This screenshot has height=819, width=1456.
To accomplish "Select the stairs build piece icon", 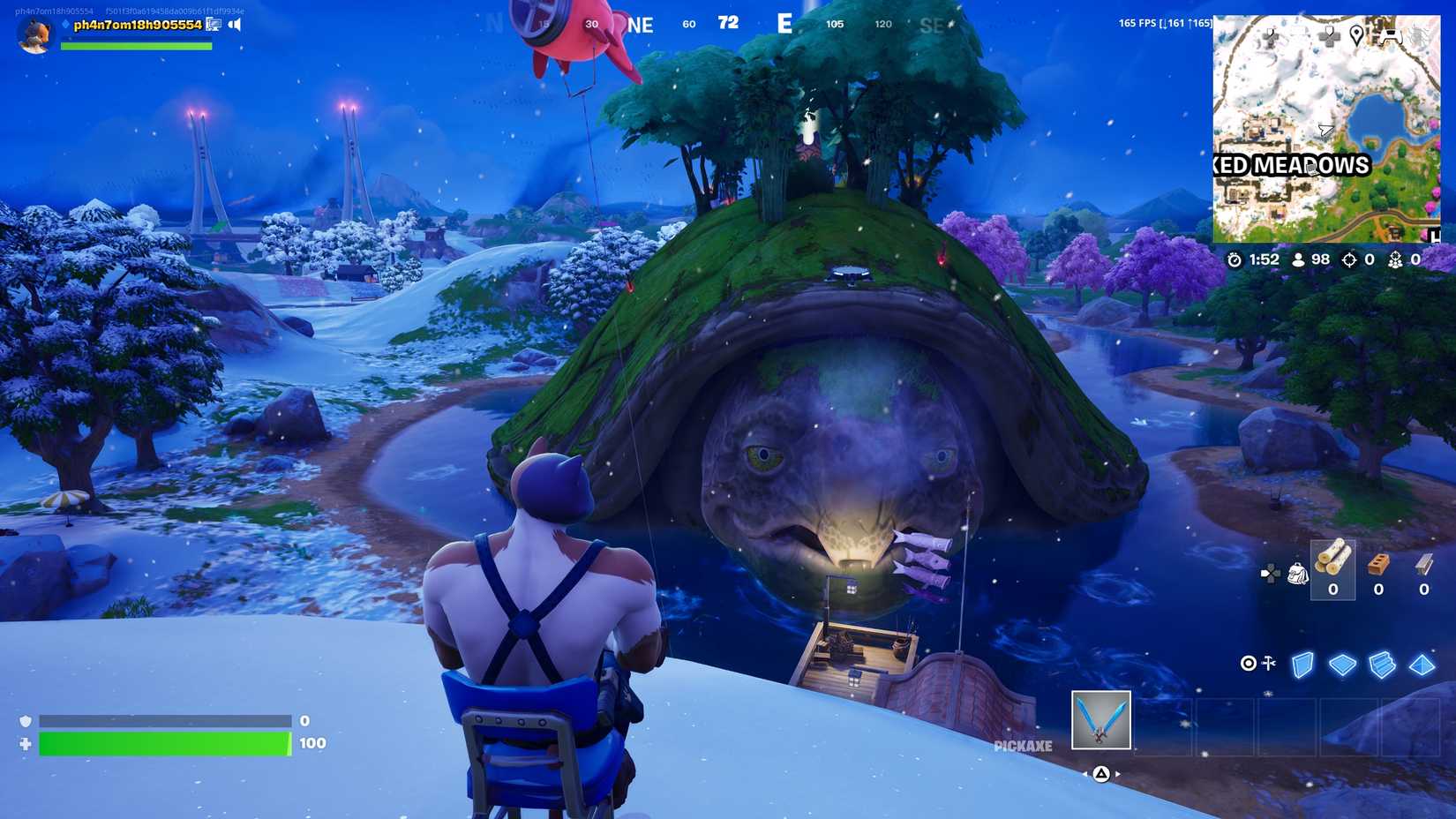I will click(1383, 665).
